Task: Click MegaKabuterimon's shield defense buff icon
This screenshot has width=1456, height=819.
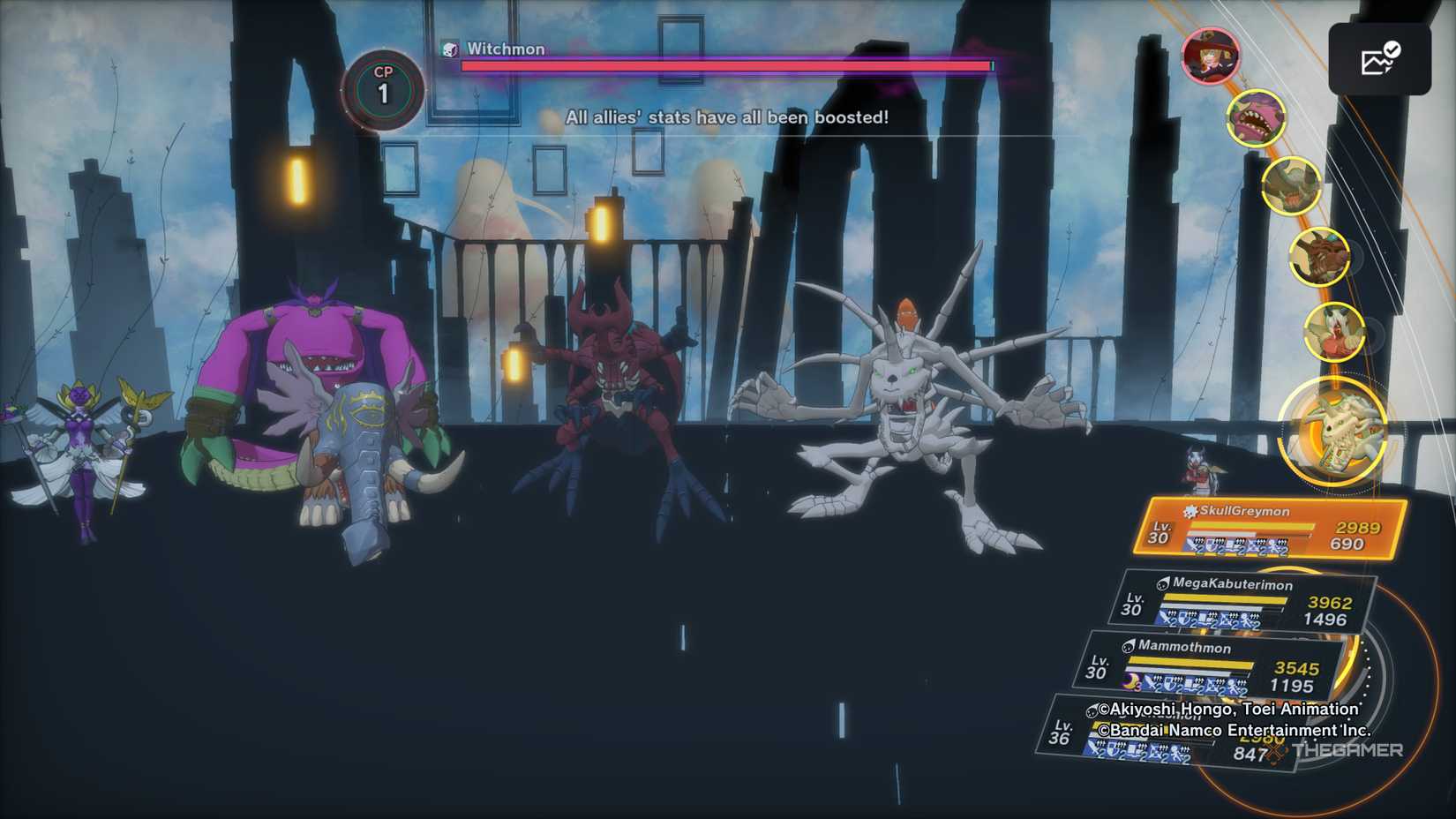Action: click(1183, 616)
